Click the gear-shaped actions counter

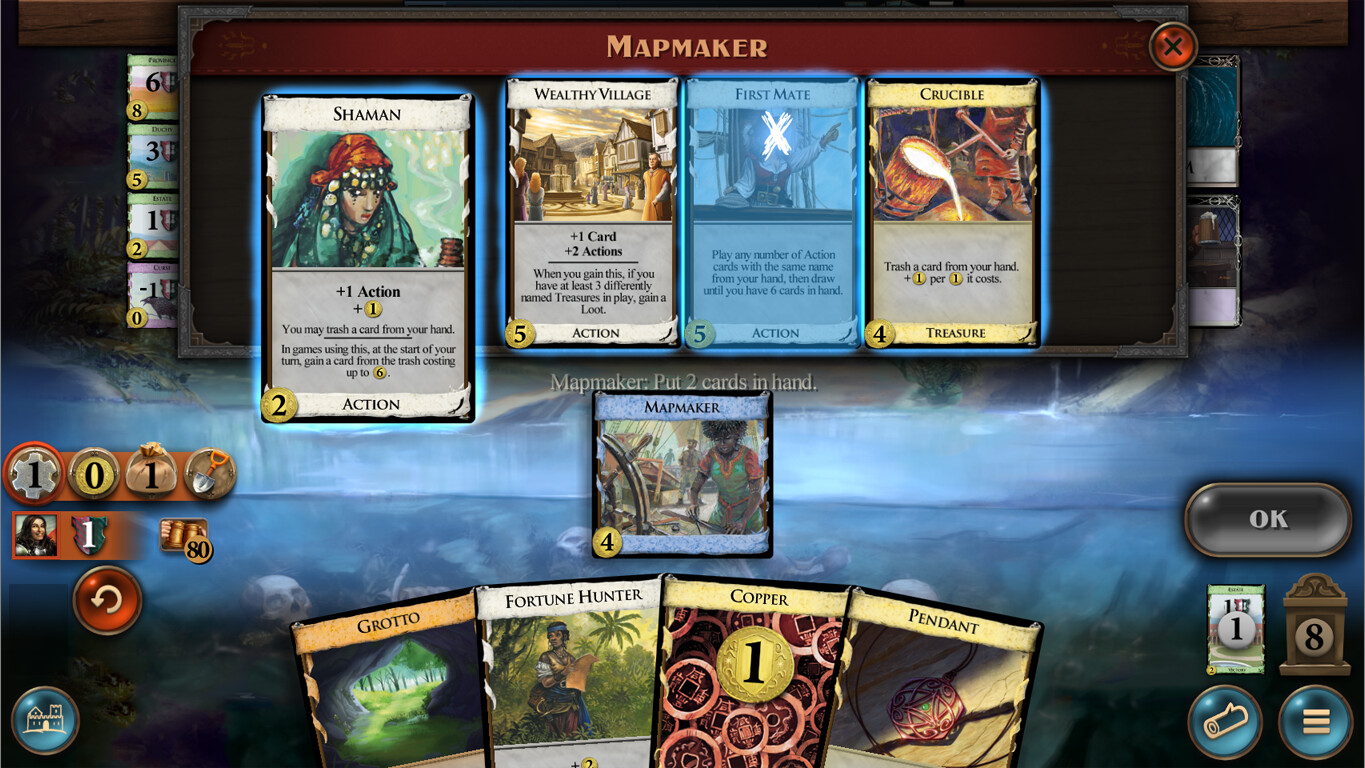(x=34, y=475)
